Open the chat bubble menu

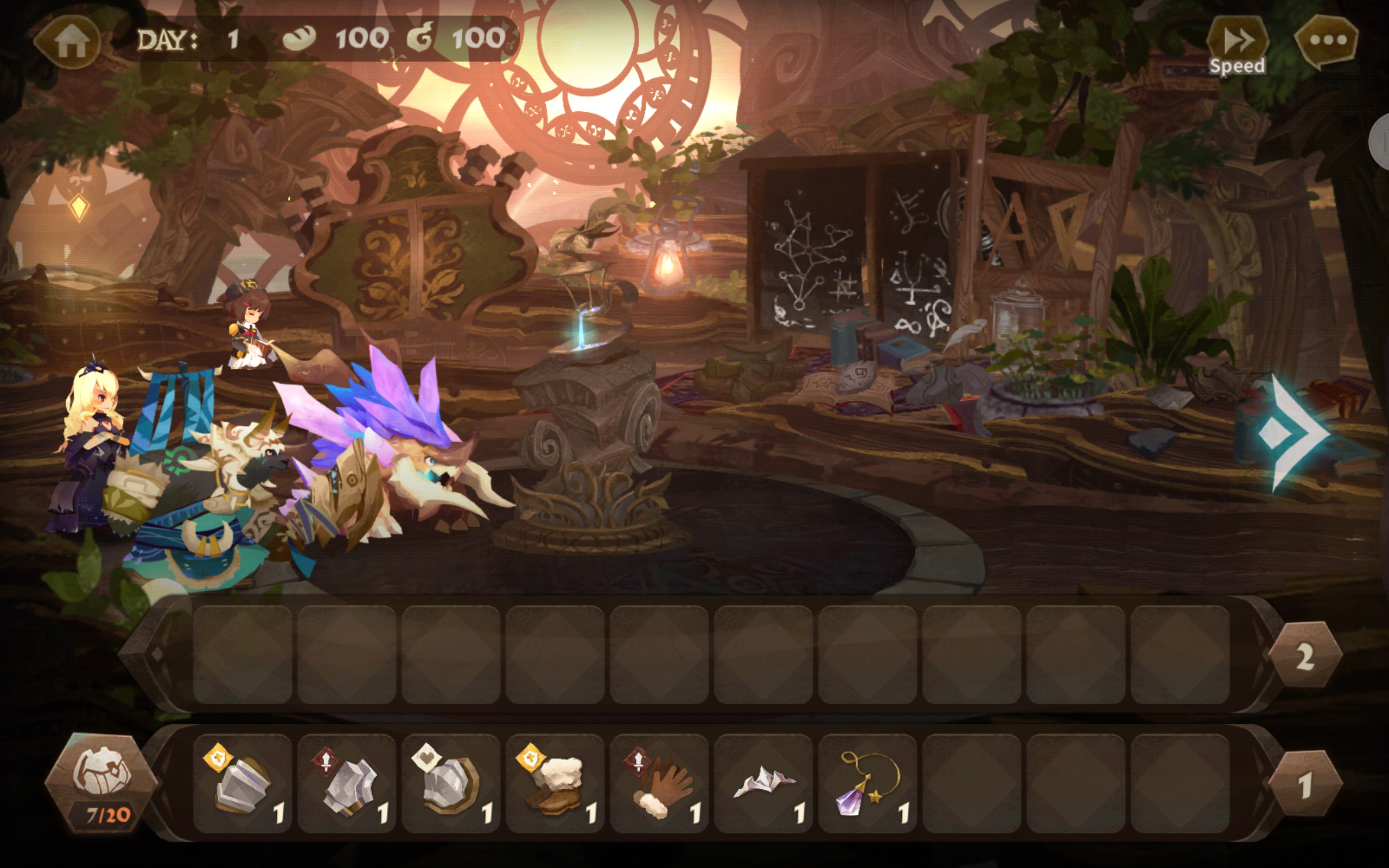pyautogui.click(x=1327, y=40)
